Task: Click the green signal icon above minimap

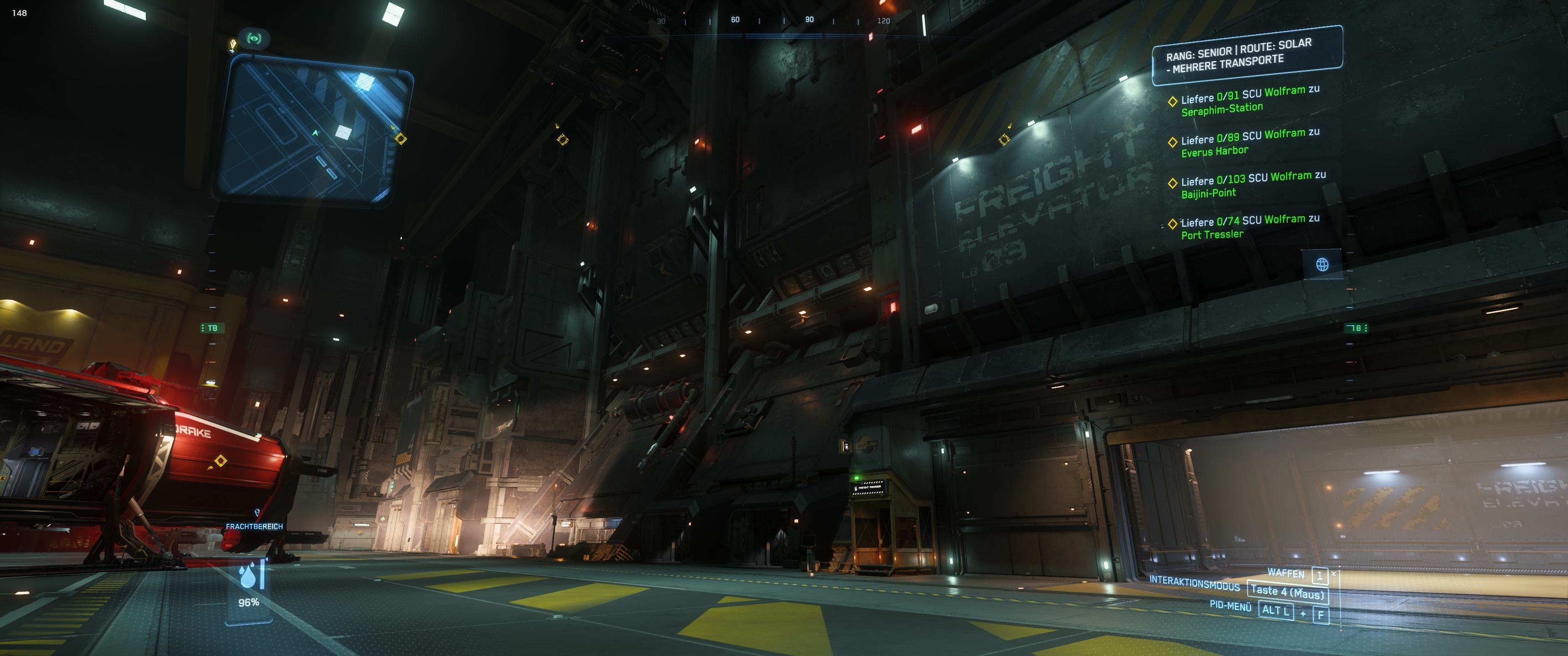Action: pyautogui.click(x=254, y=39)
